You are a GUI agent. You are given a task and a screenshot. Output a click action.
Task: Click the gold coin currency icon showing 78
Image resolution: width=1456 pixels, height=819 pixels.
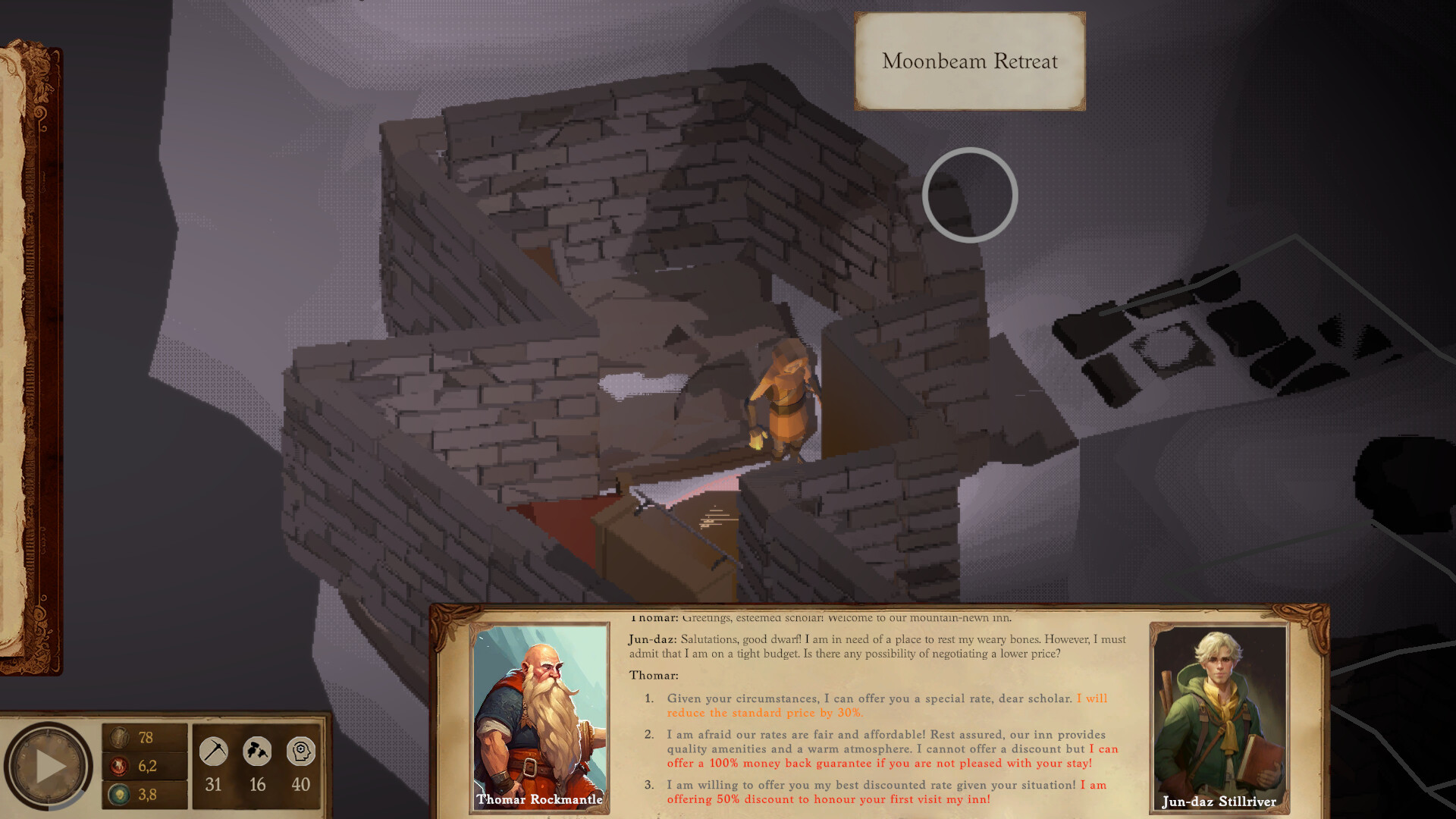point(121,736)
